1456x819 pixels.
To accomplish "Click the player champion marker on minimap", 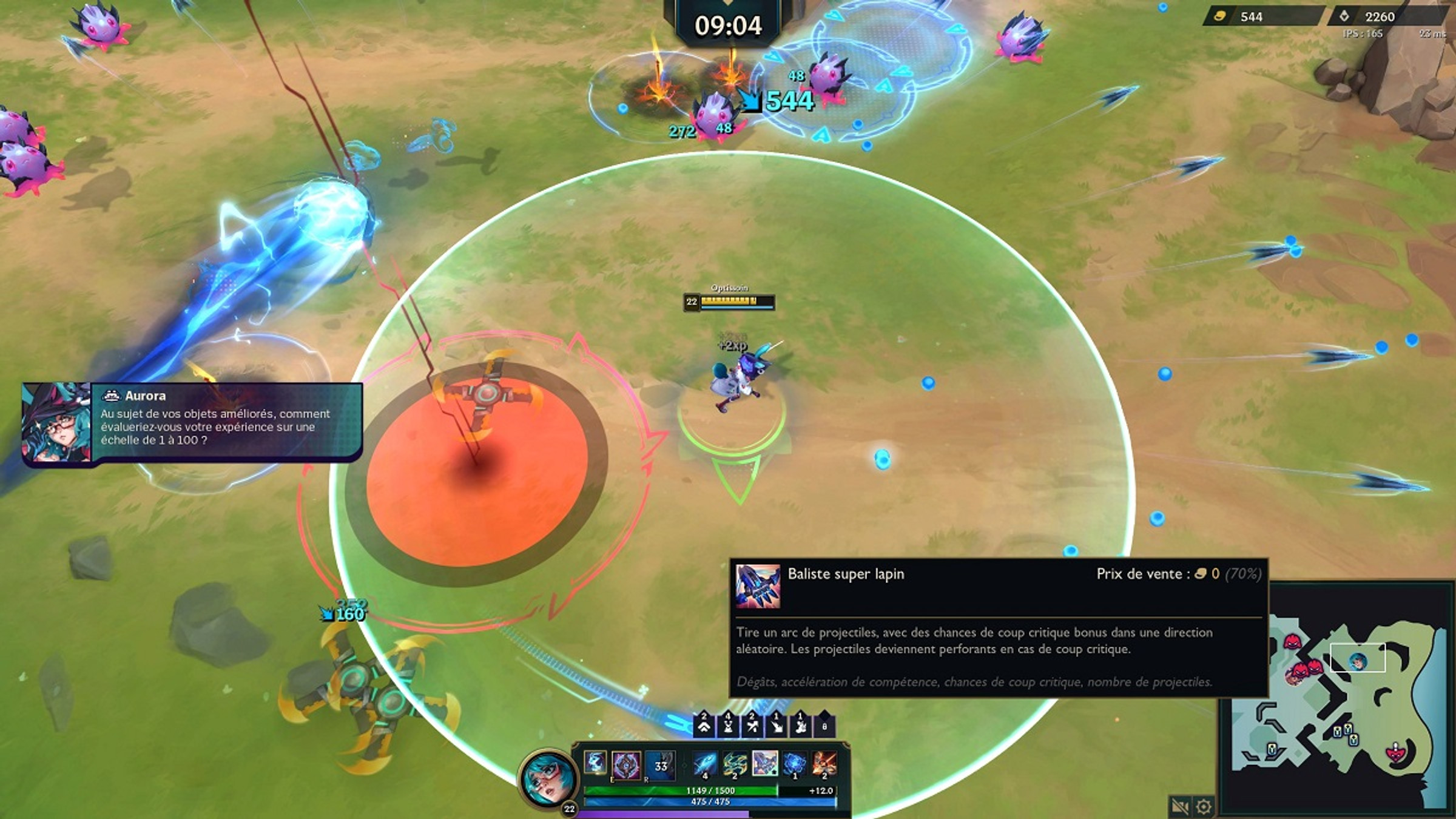I will [x=1358, y=661].
